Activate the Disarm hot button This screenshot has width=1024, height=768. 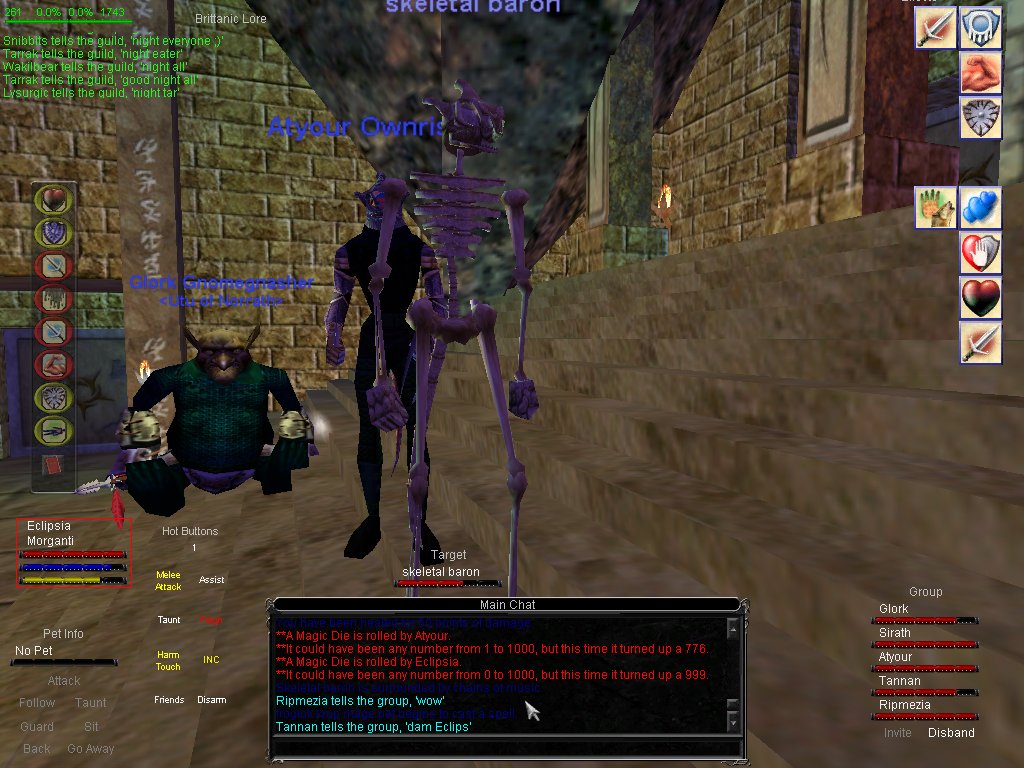[211, 700]
